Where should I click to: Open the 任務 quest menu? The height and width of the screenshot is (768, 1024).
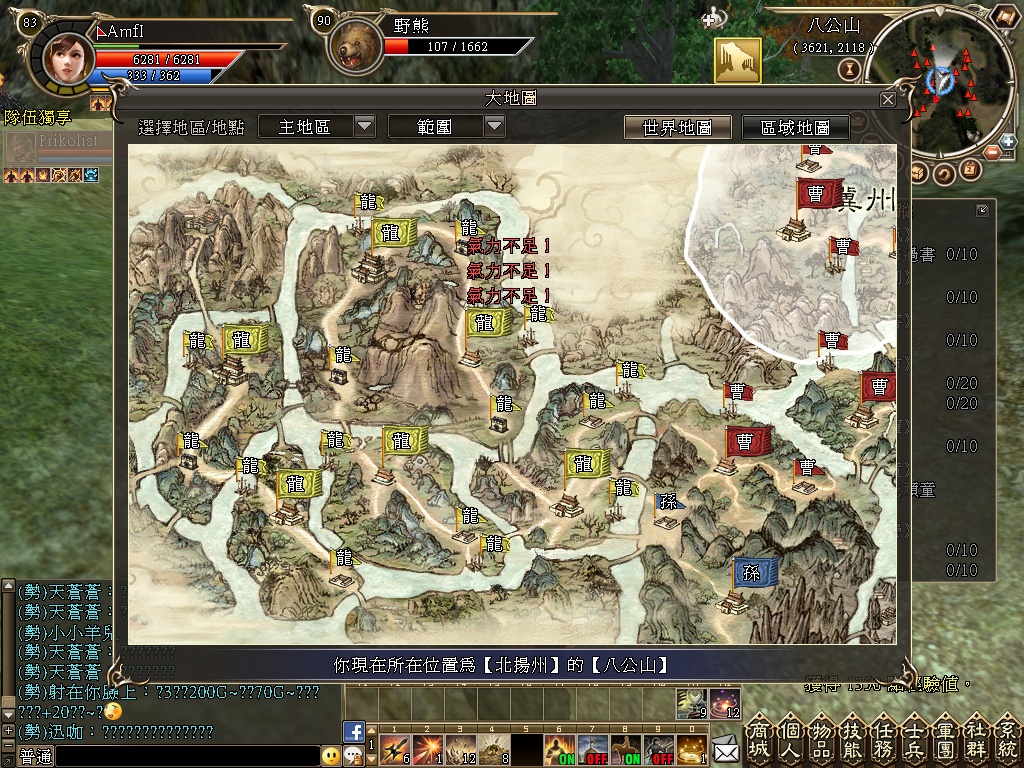pyautogui.click(x=884, y=738)
